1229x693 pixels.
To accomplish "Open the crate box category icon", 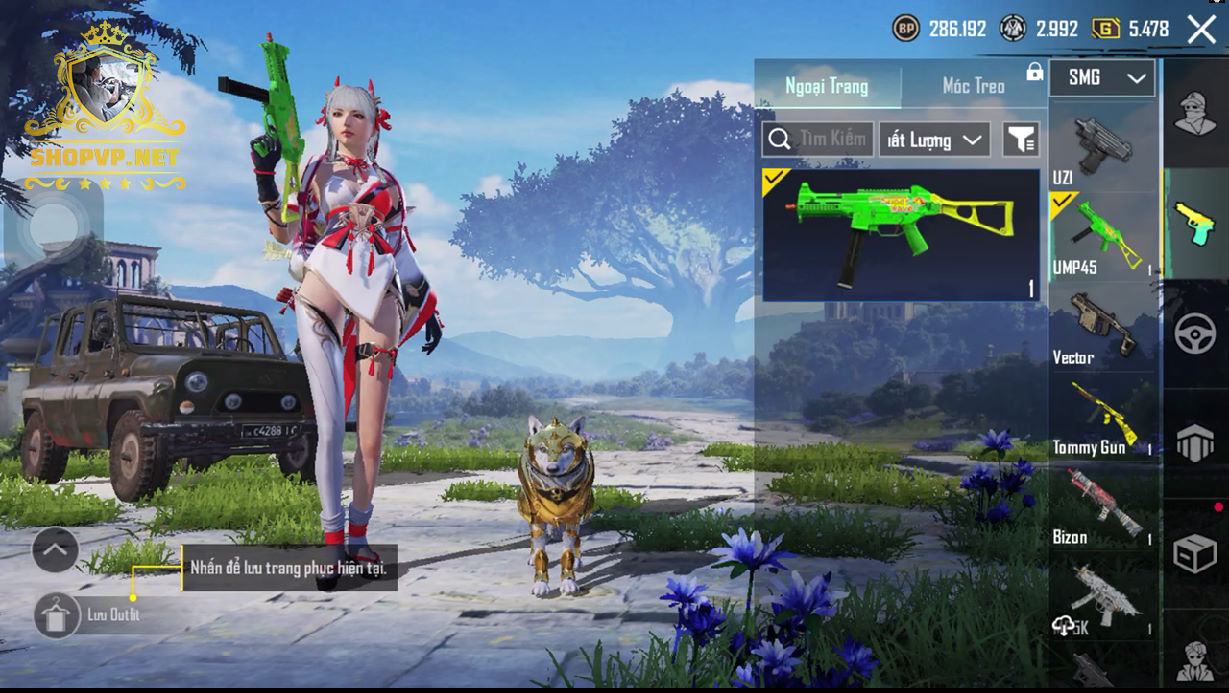I will tap(1194, 553).
